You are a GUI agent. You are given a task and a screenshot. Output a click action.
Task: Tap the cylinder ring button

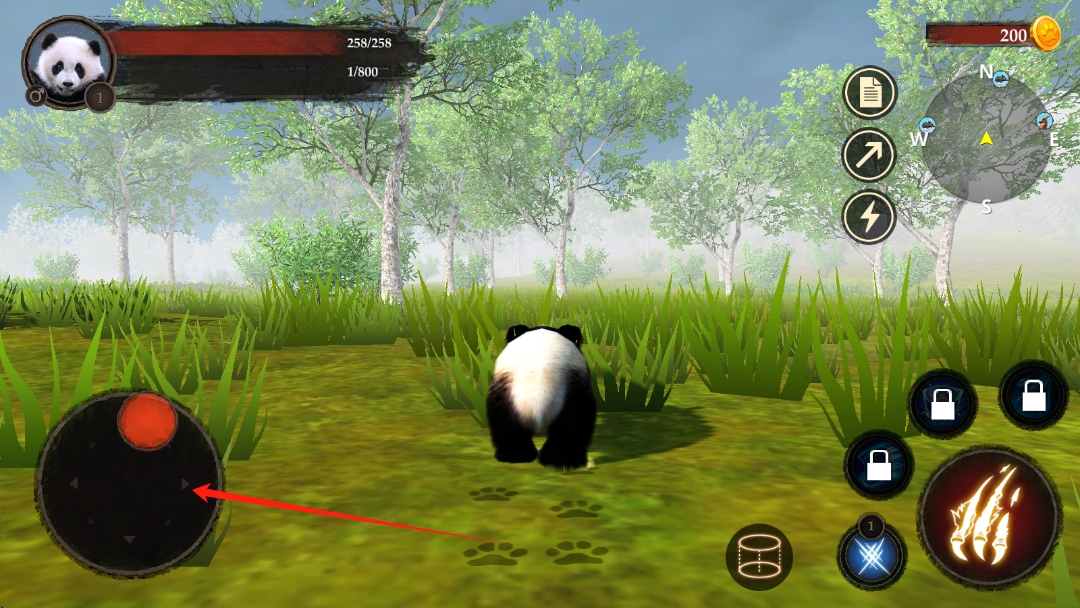click(x=759, y=556)
